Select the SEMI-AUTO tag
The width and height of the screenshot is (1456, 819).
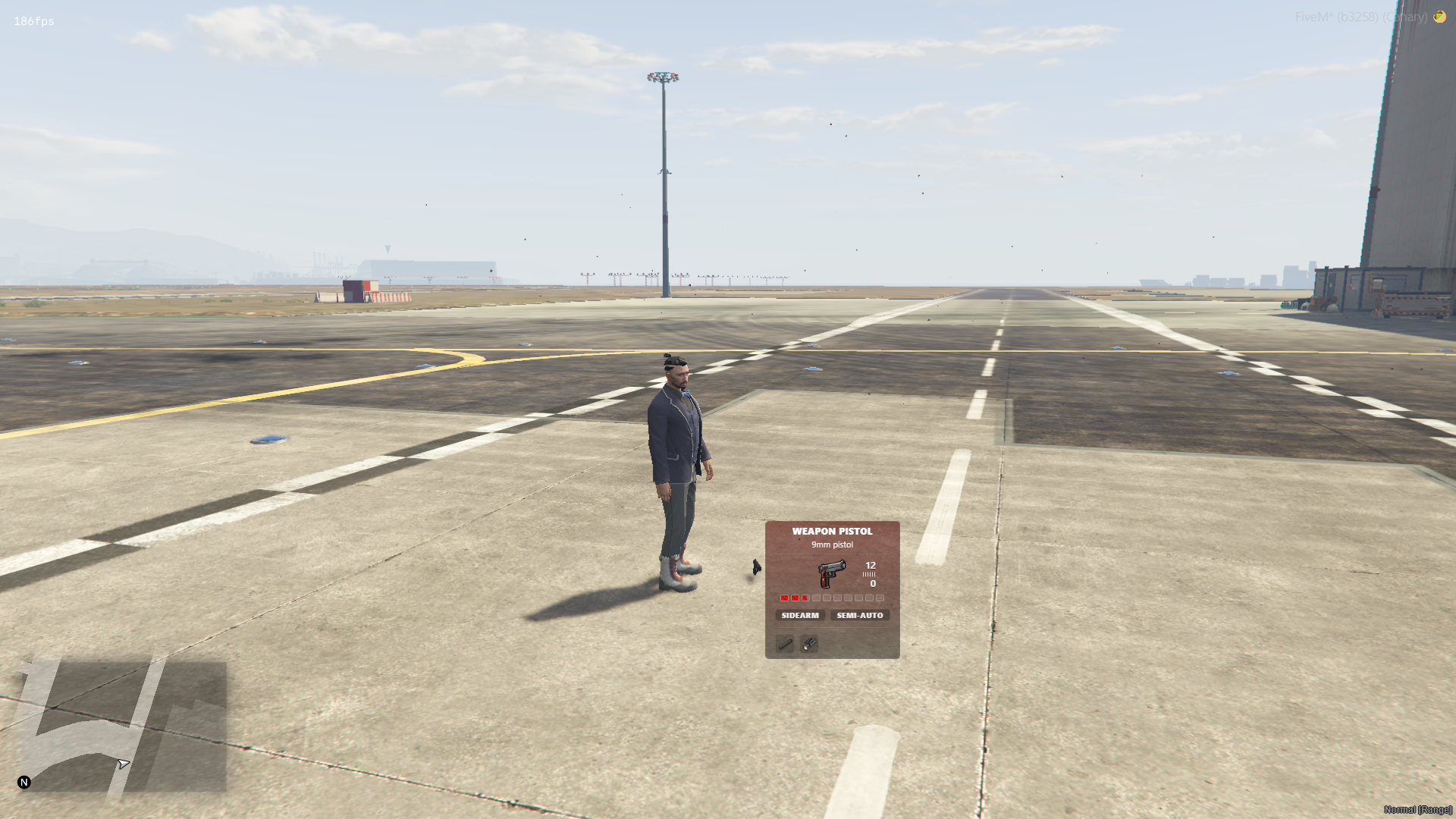click(x=859, y=615)
